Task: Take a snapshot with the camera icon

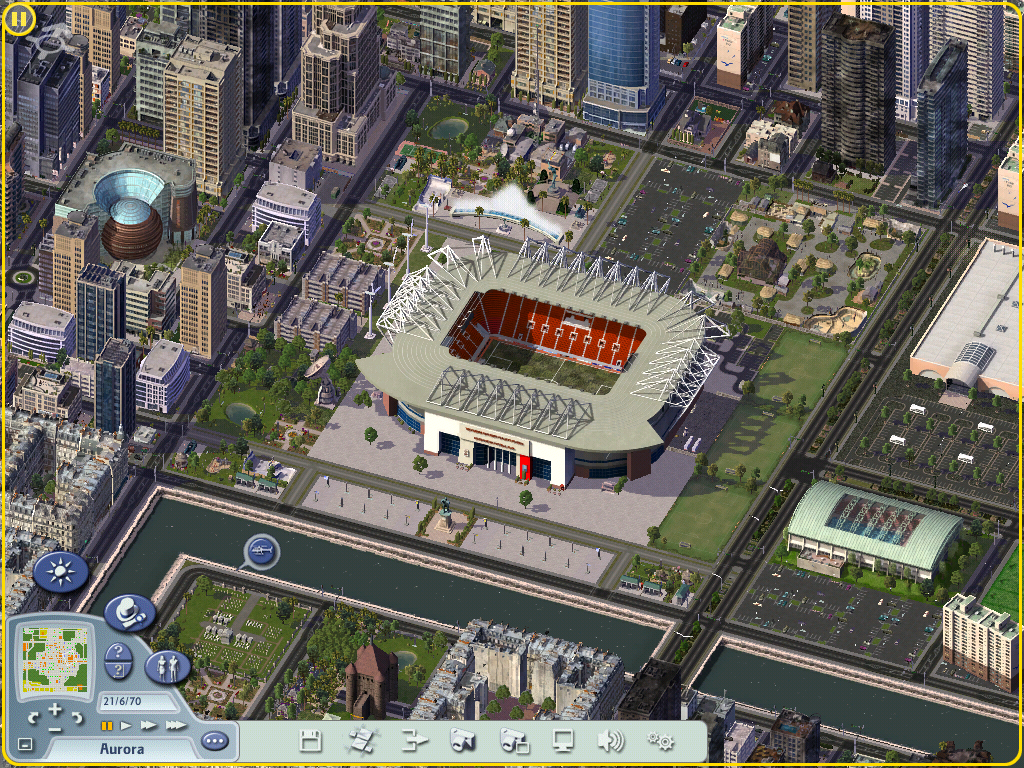Action: [x=462, y=741]
